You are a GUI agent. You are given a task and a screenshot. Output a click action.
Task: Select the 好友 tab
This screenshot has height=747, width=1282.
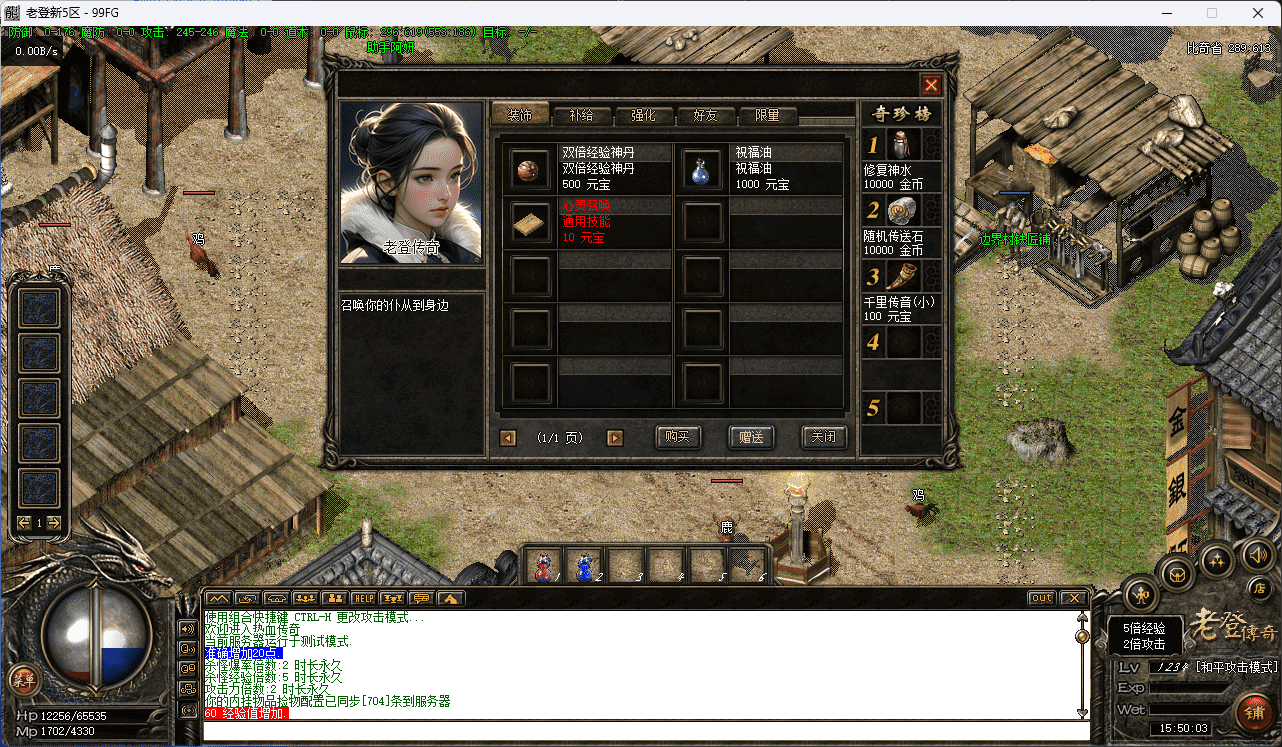pyautogui.click(x=705, y=115)
